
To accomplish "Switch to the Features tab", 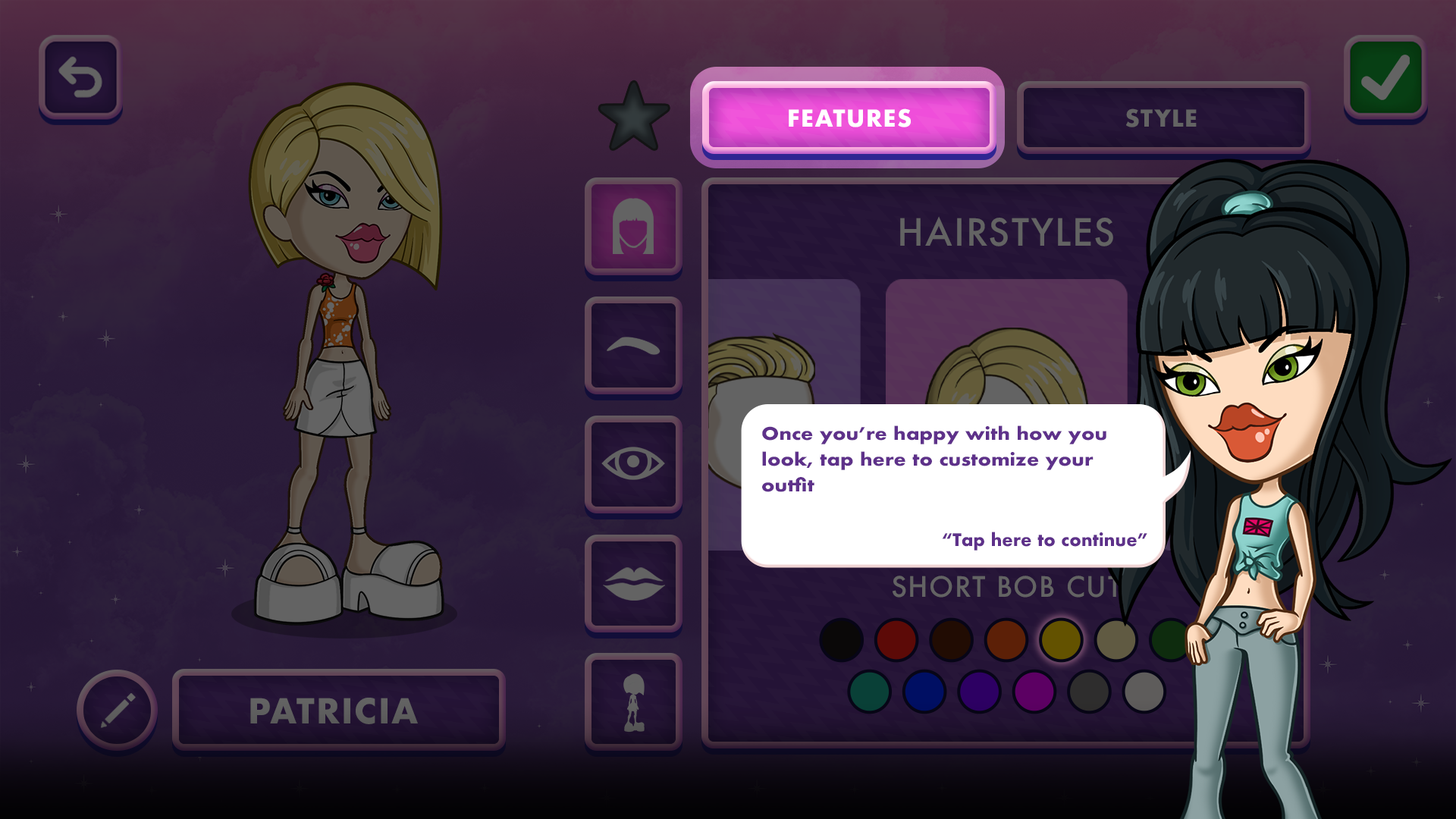I will coord(848,118).
